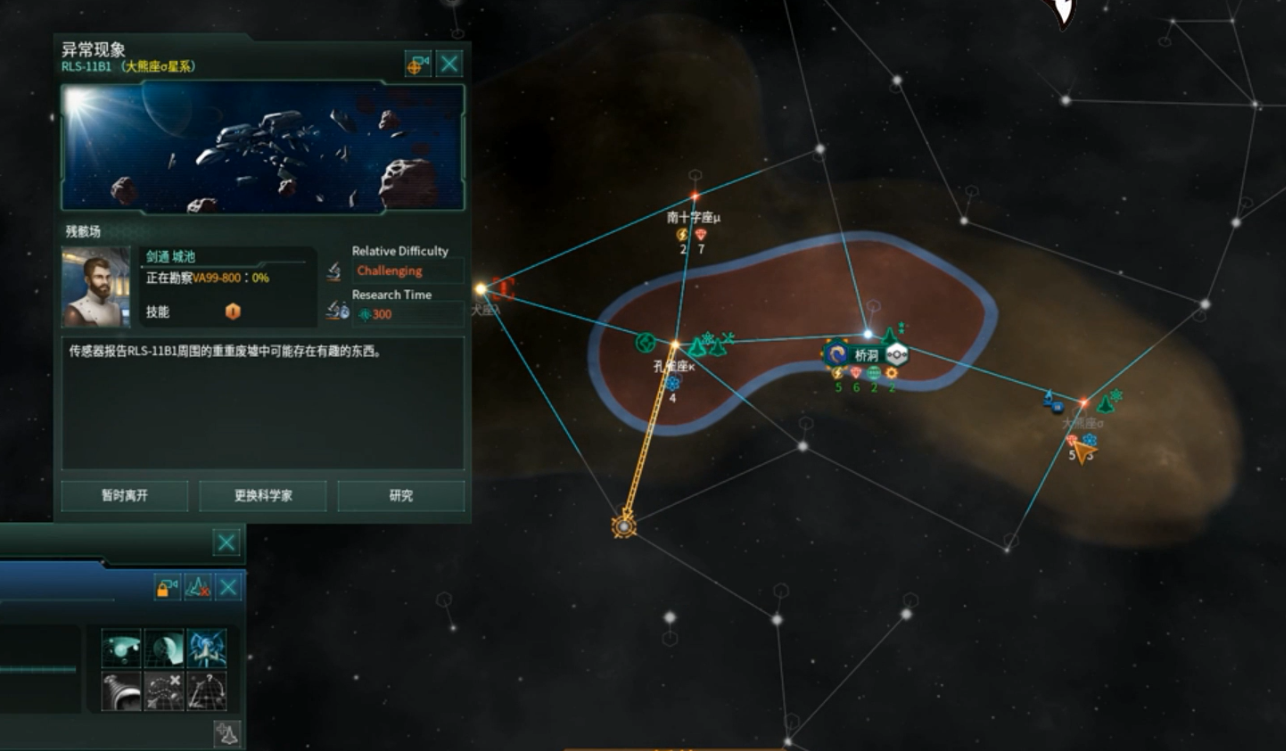This screenshot has height=751, width=1286.
Task: Choose the dotted path with X icon
Action: tap(164, 691)
